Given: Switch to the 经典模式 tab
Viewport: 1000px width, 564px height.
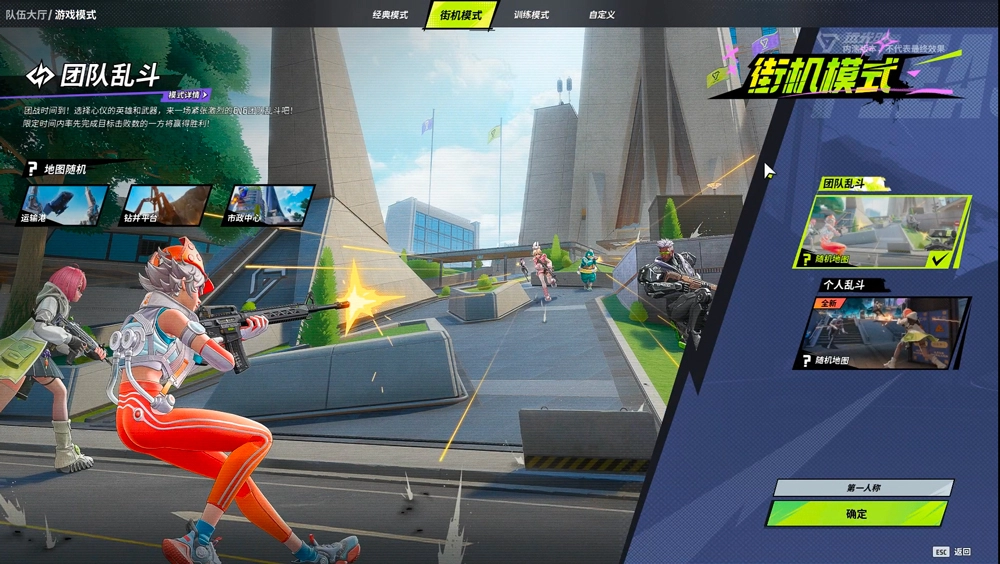Looking at the screenshot, I should click(390, 15).
